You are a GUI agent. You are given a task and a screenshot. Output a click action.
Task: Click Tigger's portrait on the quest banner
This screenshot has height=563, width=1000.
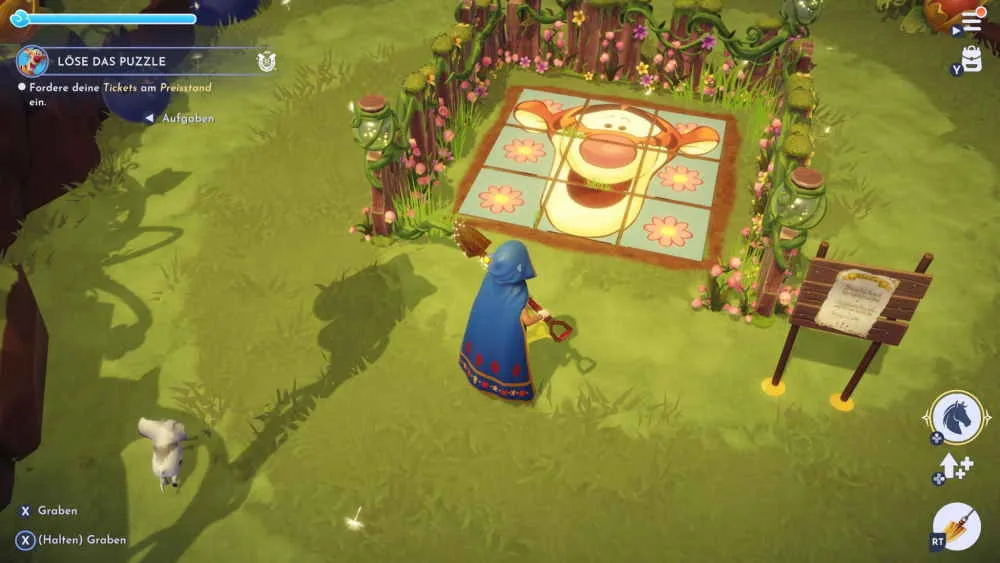click(x=32, y=61)
